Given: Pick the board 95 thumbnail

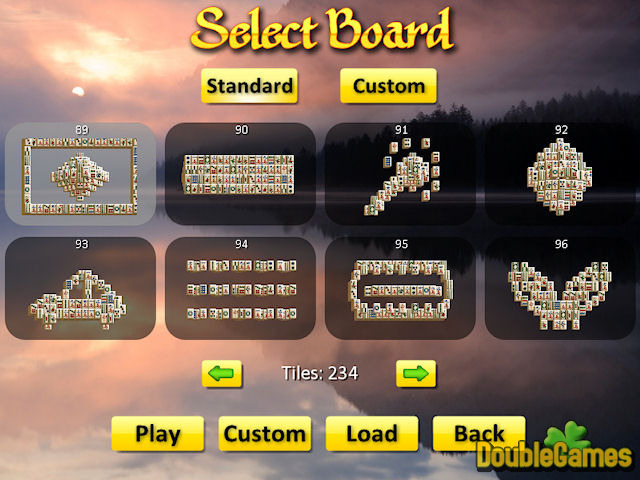Looking at the screenshot, I should click(x=400, y=288).
